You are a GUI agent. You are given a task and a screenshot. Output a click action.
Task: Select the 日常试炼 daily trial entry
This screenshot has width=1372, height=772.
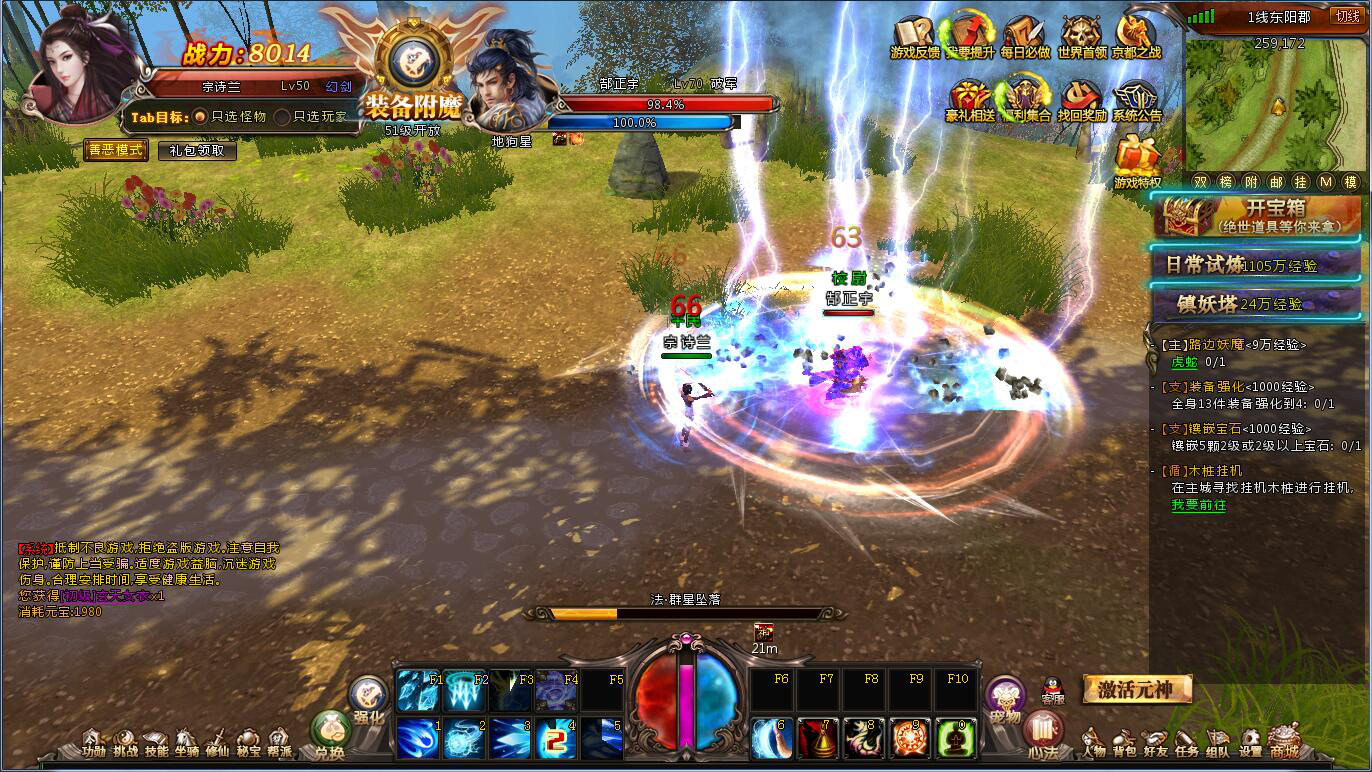(x=1258, y=265)
